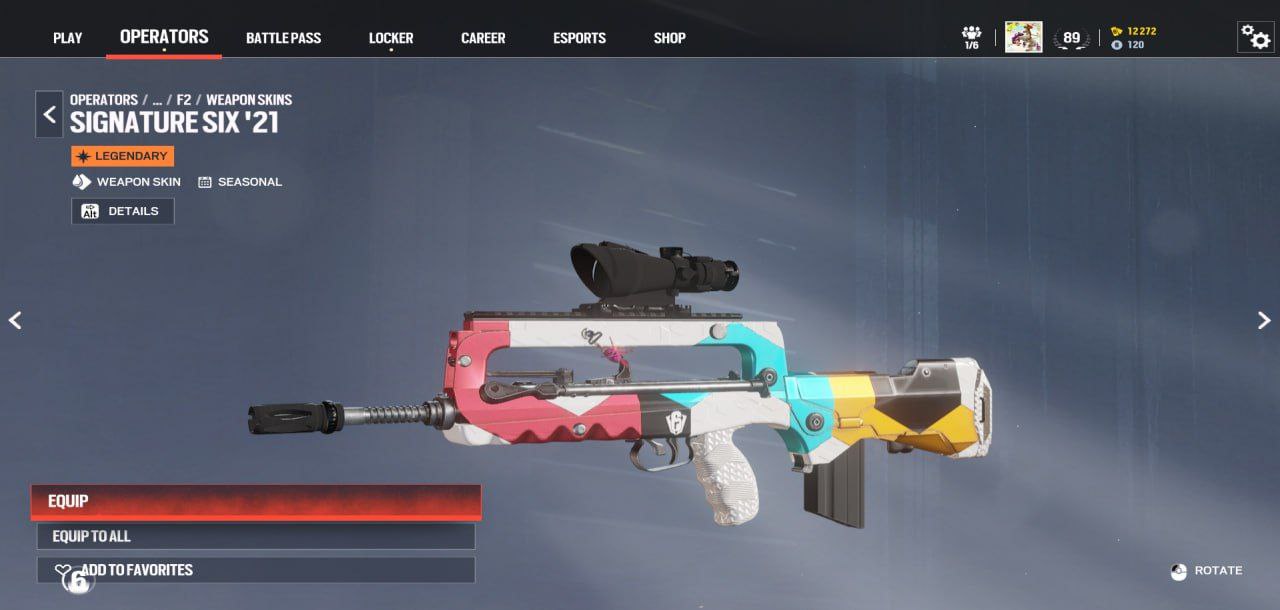View the next weapon skin arrow
Image resolution: width=1280 pixels, height=610 pixels.
click(1264, 320)
